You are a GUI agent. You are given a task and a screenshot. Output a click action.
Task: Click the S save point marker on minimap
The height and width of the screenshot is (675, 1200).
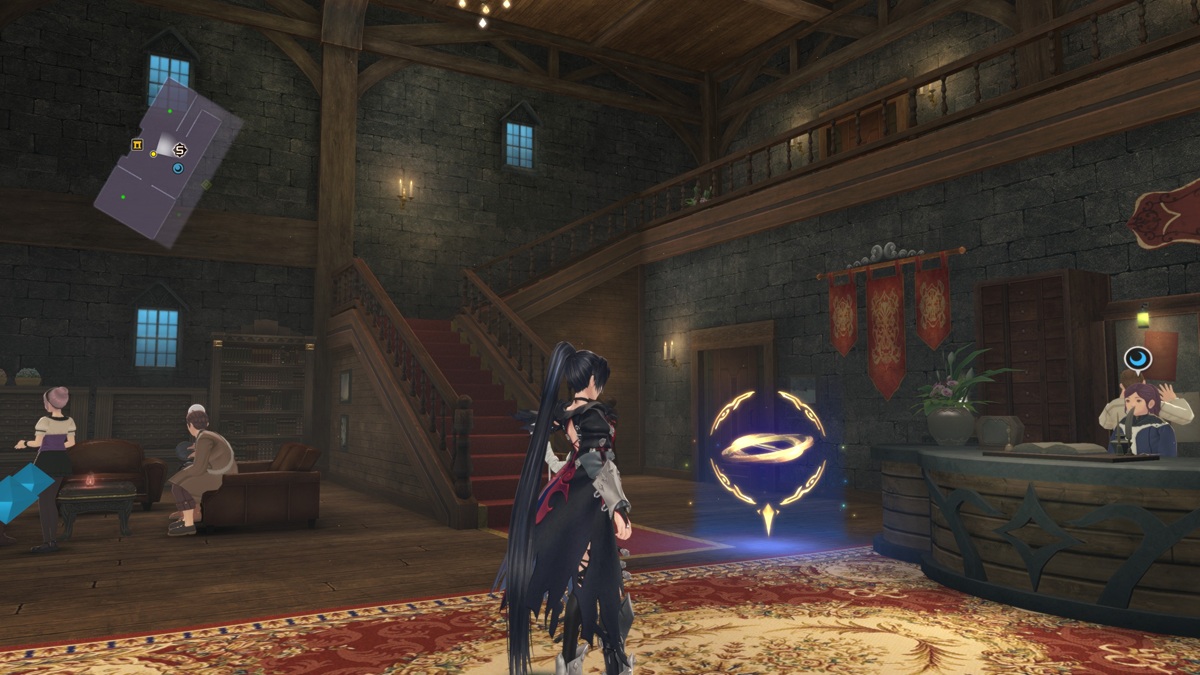pyautogui.click(x=180, y=150)
